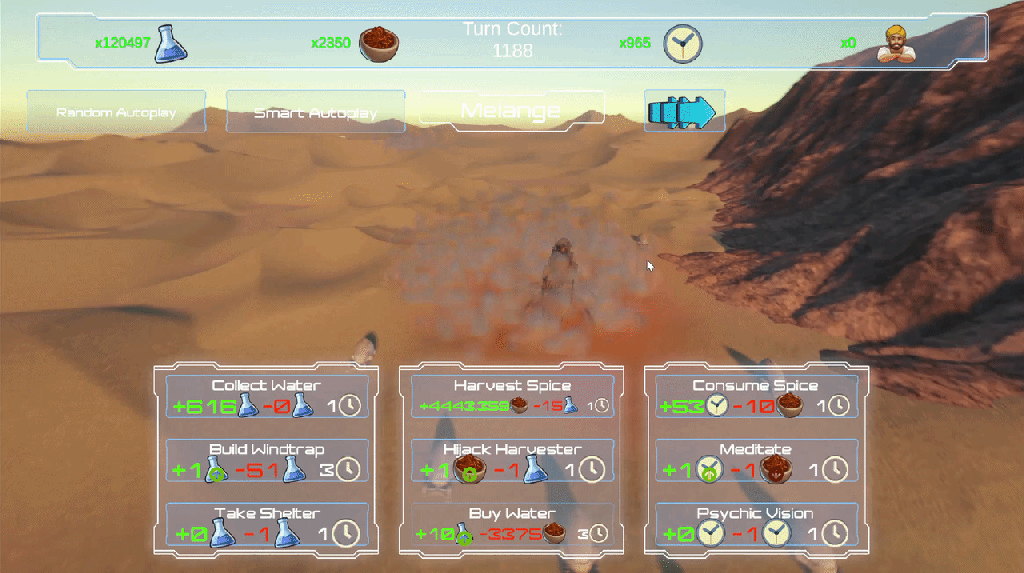
Task: Choose the Take Shelter action
Action: (266, 525)
